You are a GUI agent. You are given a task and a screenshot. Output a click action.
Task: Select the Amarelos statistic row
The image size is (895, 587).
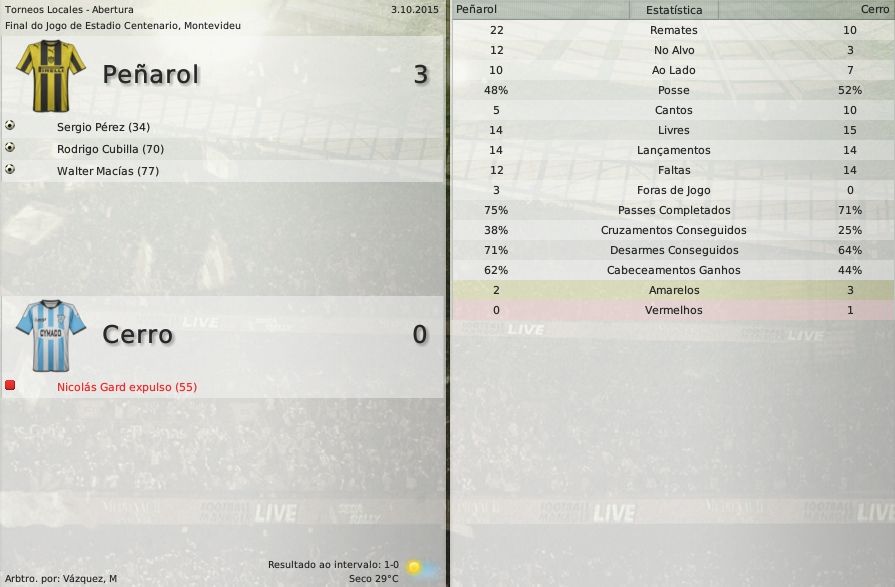673,290
